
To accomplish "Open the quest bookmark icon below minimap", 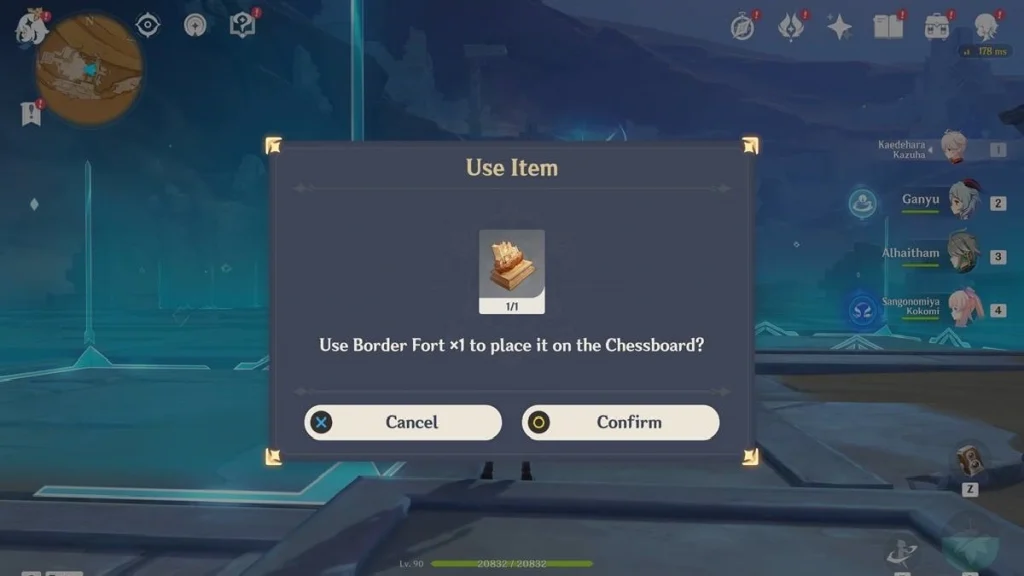I will coord(31,114).
